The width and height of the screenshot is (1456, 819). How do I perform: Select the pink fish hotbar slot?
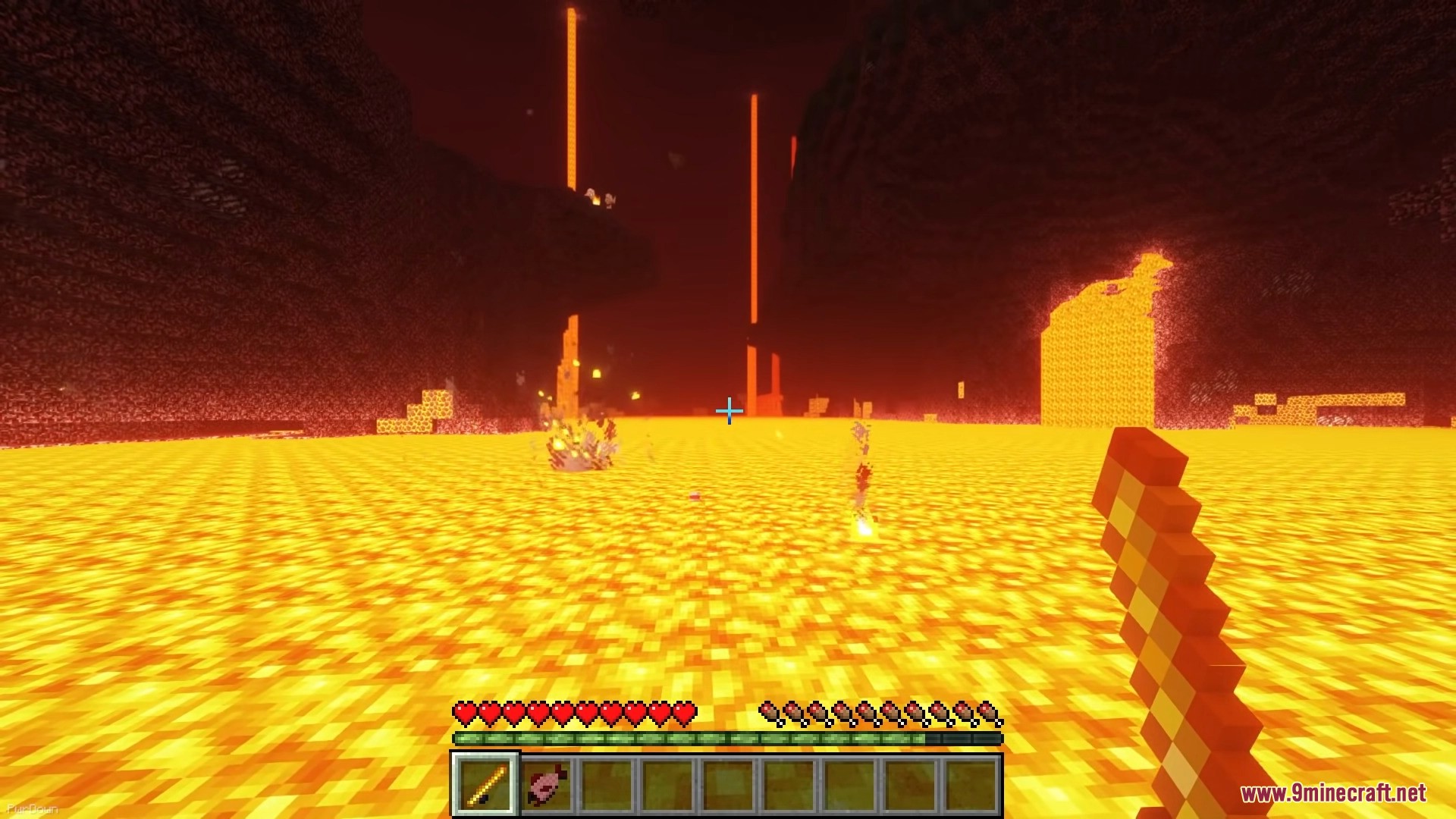(x=546, y=783)
